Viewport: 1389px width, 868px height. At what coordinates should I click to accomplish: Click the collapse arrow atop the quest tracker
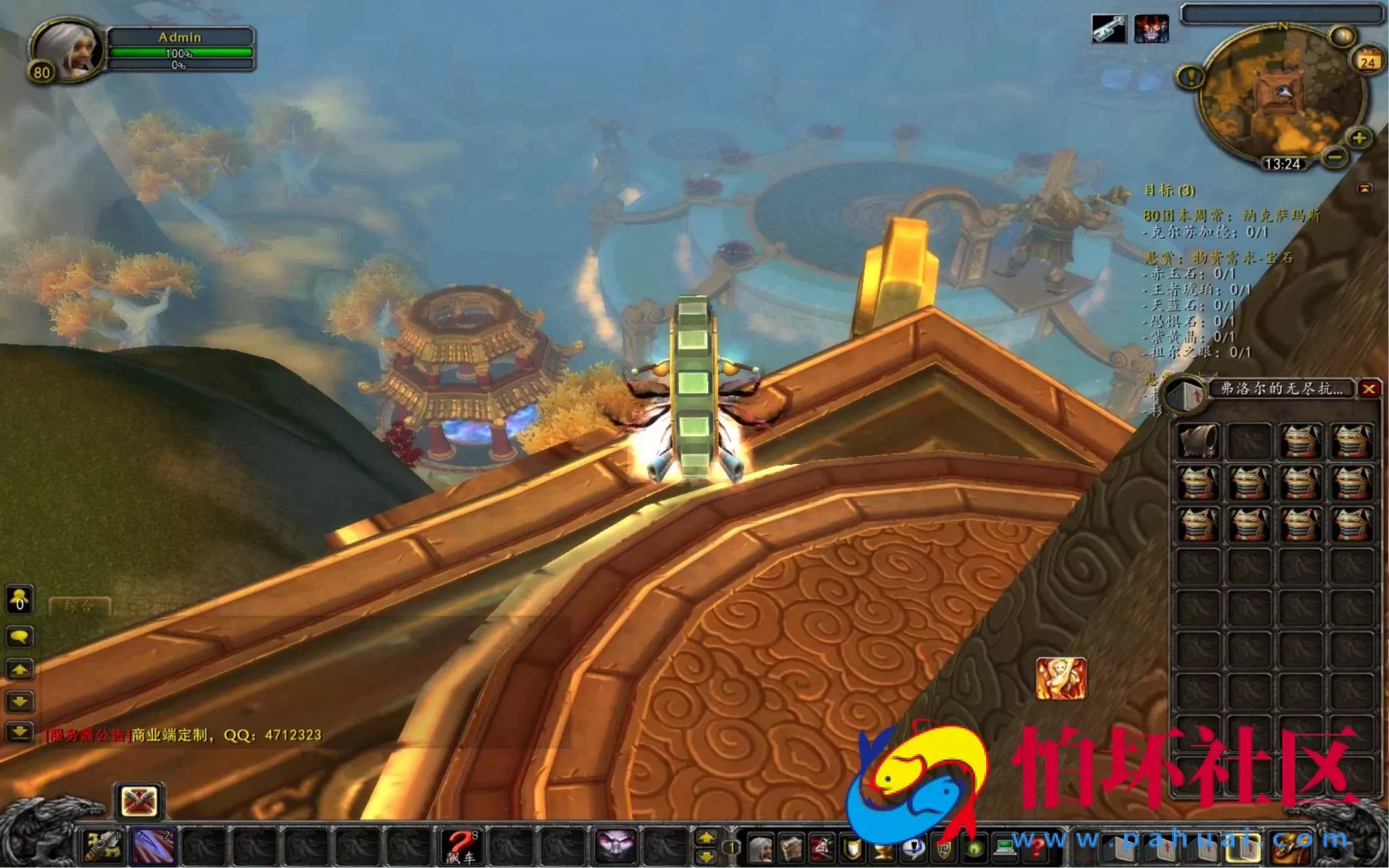point(1365,188)
